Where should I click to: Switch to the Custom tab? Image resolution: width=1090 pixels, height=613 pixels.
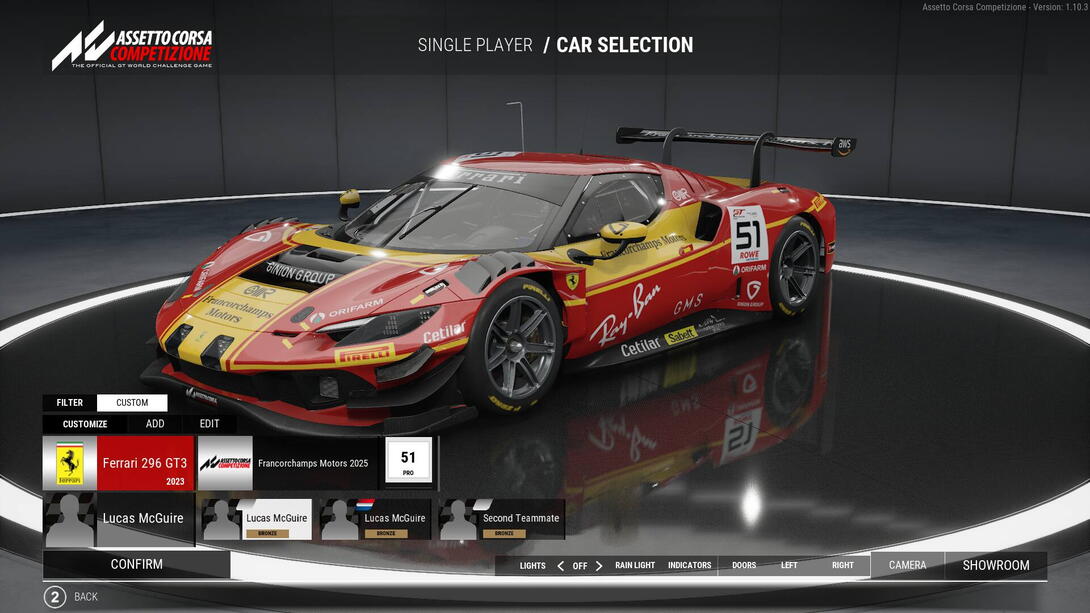pyautogui.click(x=132, y=403)
